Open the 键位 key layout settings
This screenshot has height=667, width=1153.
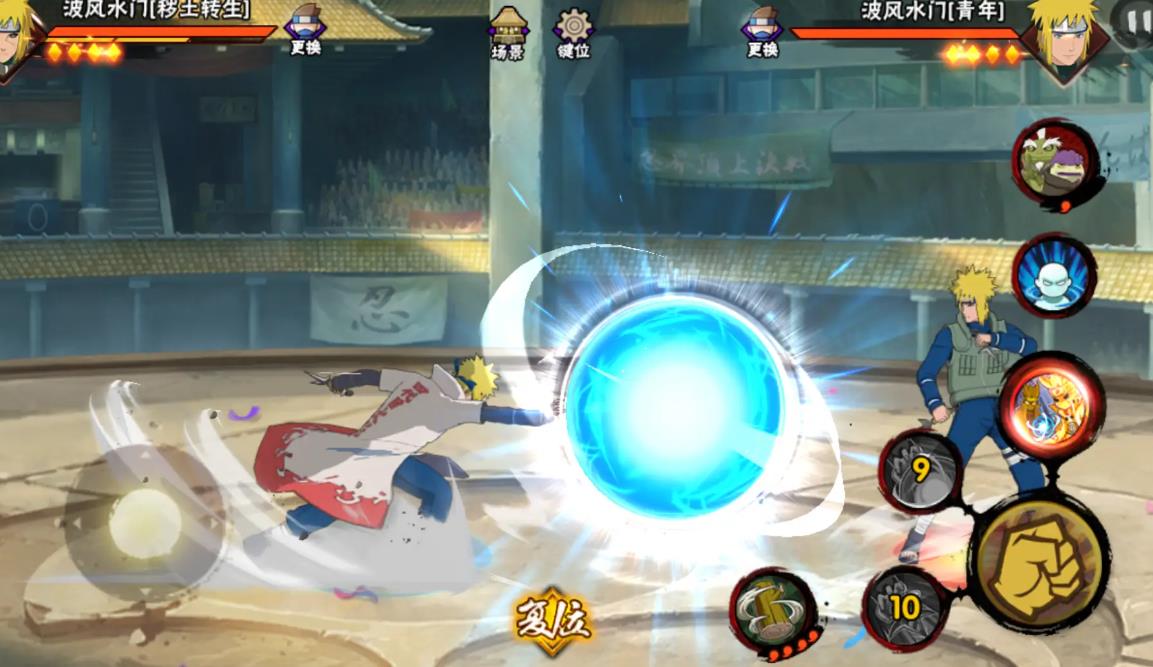pos(574,32)
